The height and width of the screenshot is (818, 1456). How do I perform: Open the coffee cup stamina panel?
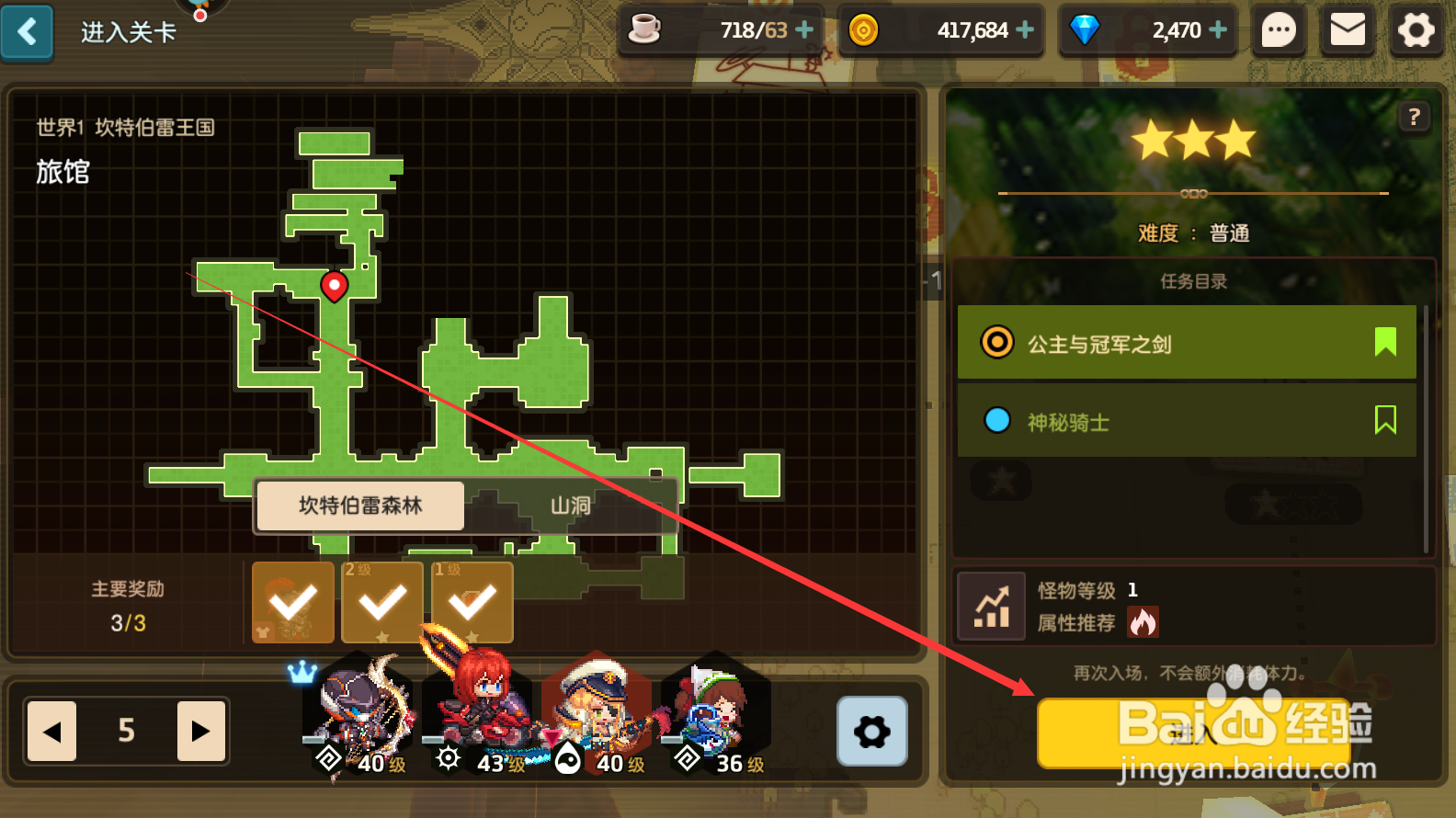tap(646, 29)
